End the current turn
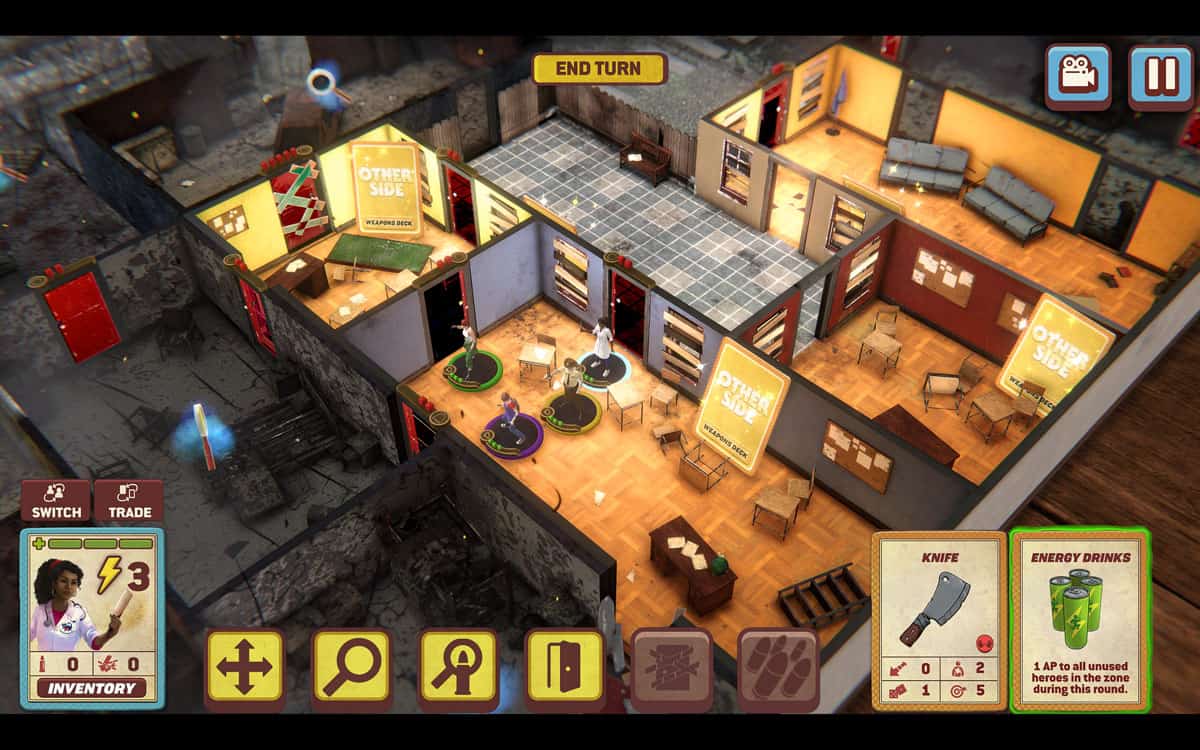1200x750 pixels. 599,68
